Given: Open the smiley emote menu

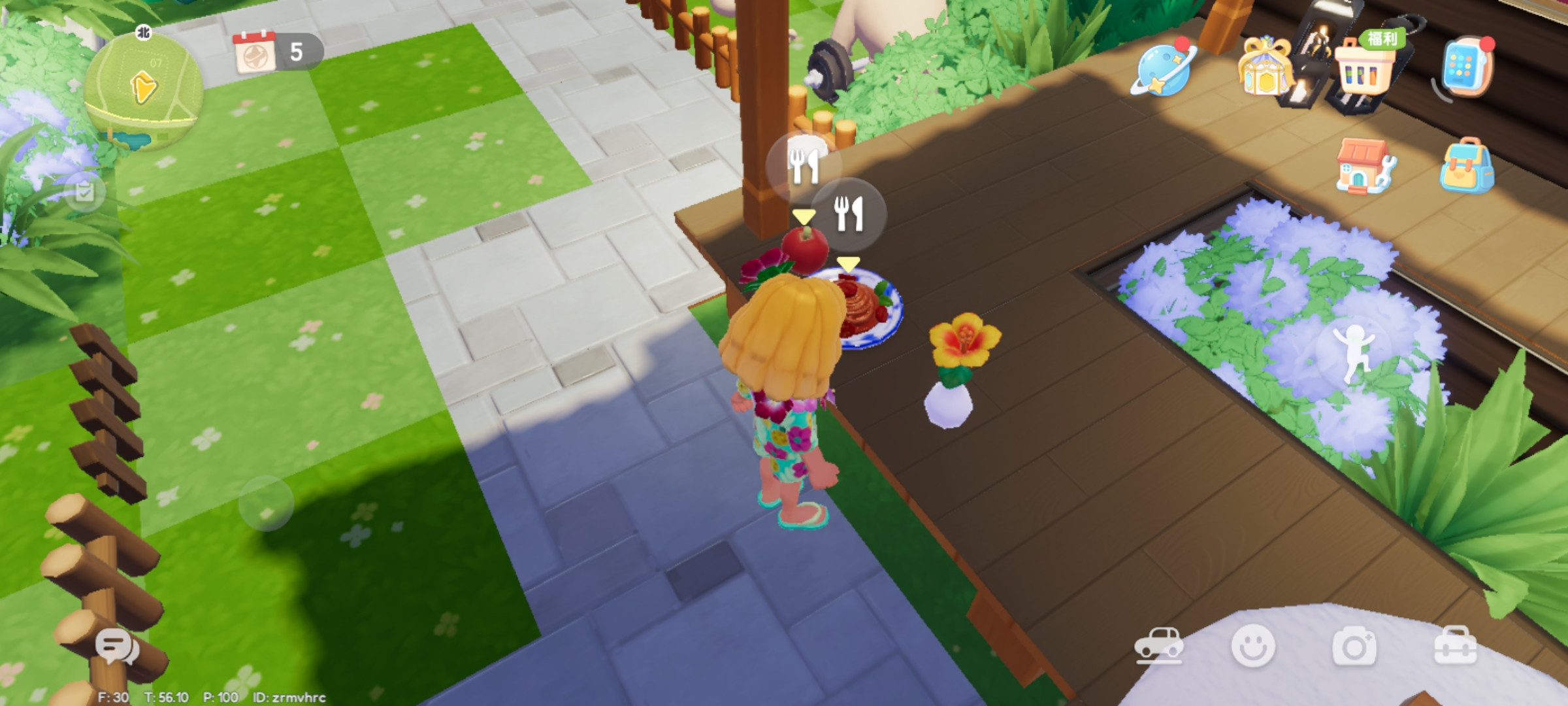Looking at the screenshot, I should (1252, 646).
